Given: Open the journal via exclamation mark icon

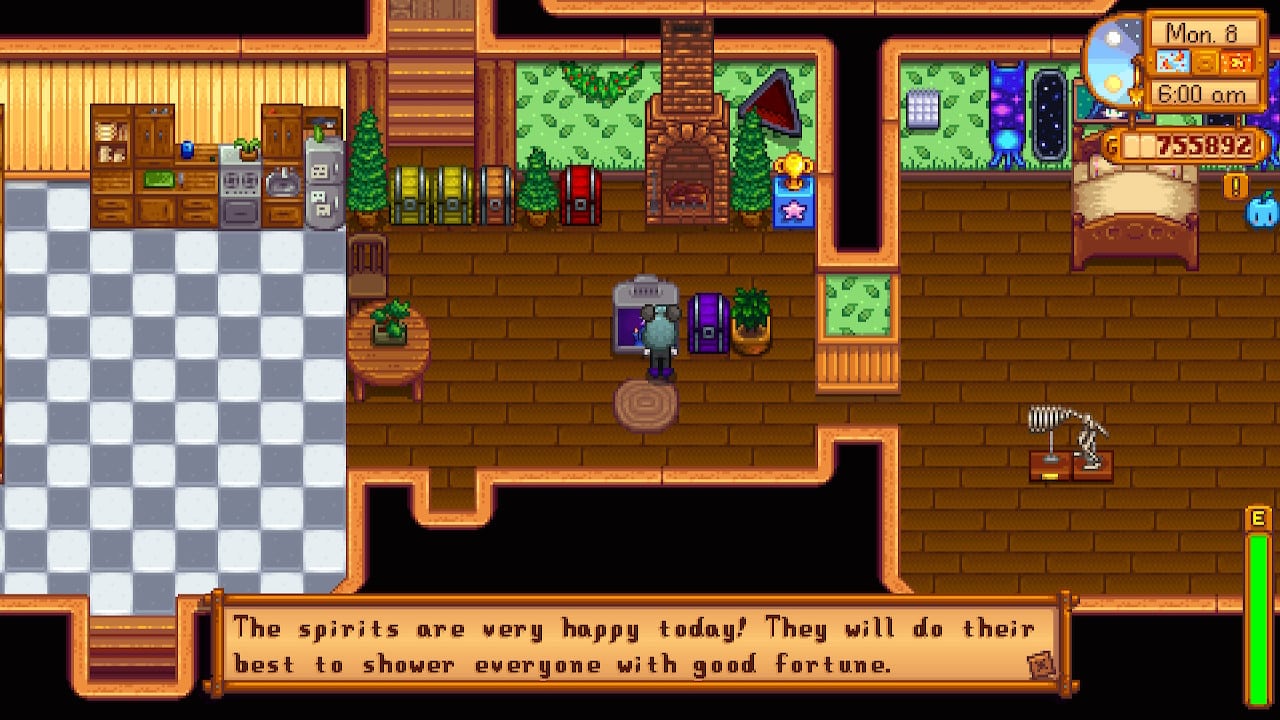Looking at the screenshot, I should pos(1236,186).
